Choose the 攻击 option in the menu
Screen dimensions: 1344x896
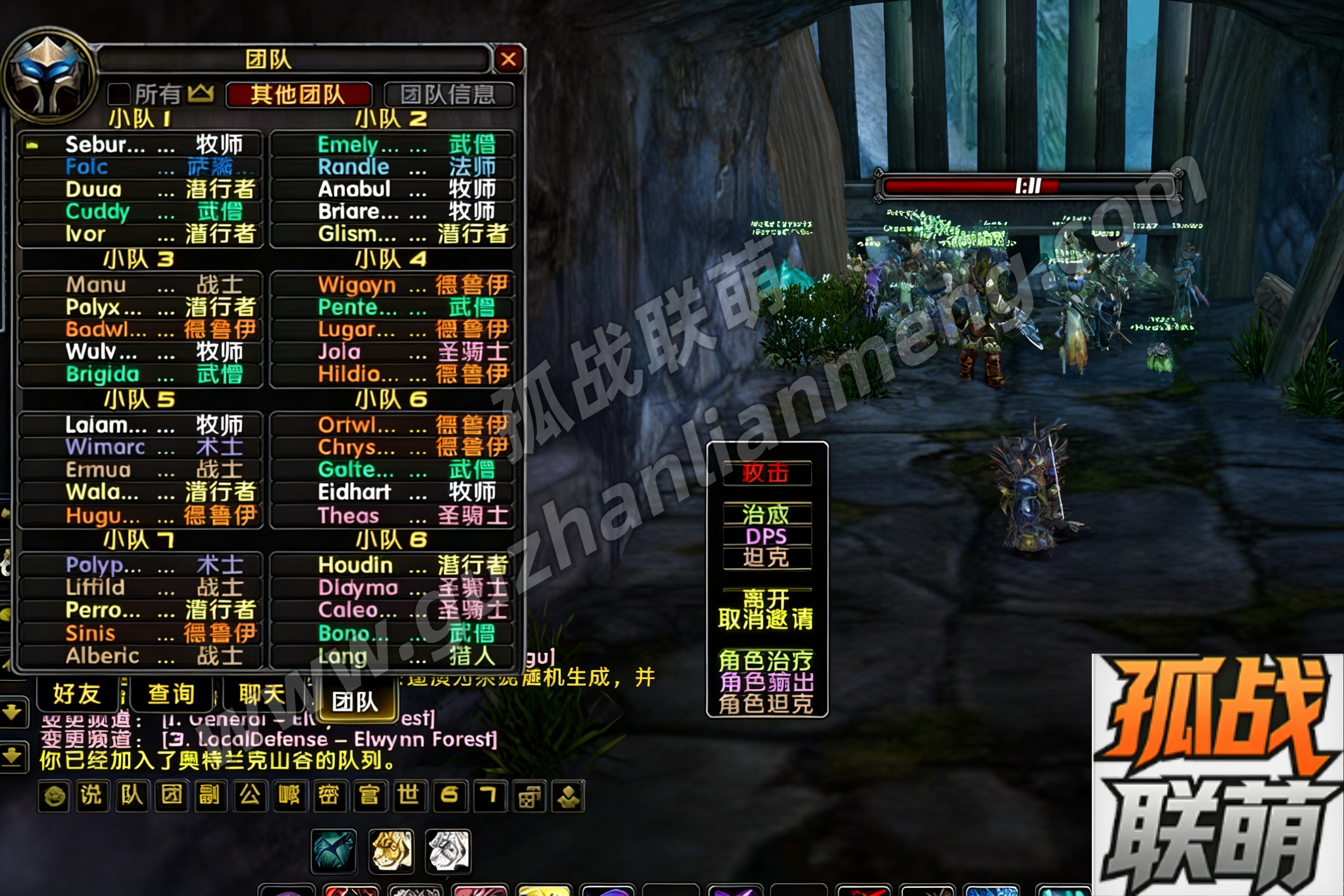pyautogui.click(x=766, y=473)
